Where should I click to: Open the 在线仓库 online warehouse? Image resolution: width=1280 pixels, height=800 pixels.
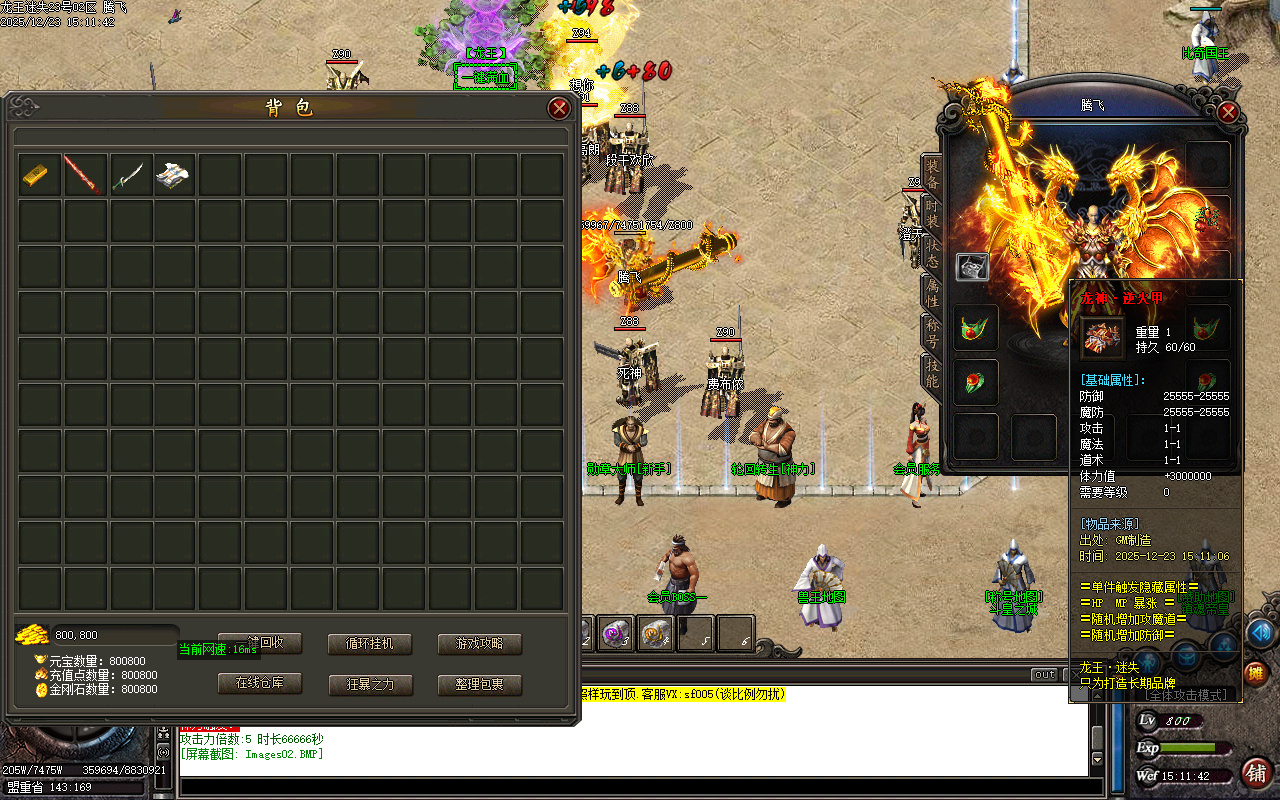point(260,684)
